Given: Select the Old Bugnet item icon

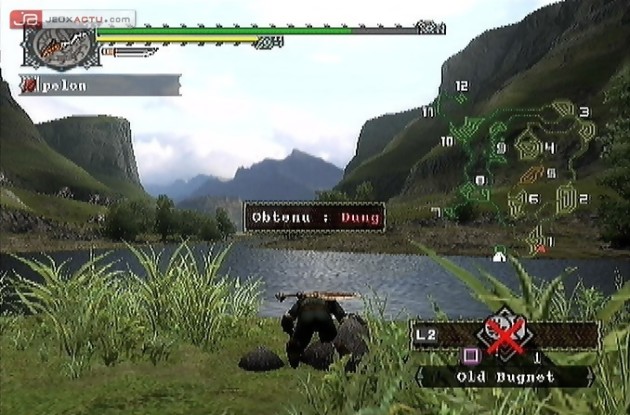Looking at the screenshot, I should 506,336.
